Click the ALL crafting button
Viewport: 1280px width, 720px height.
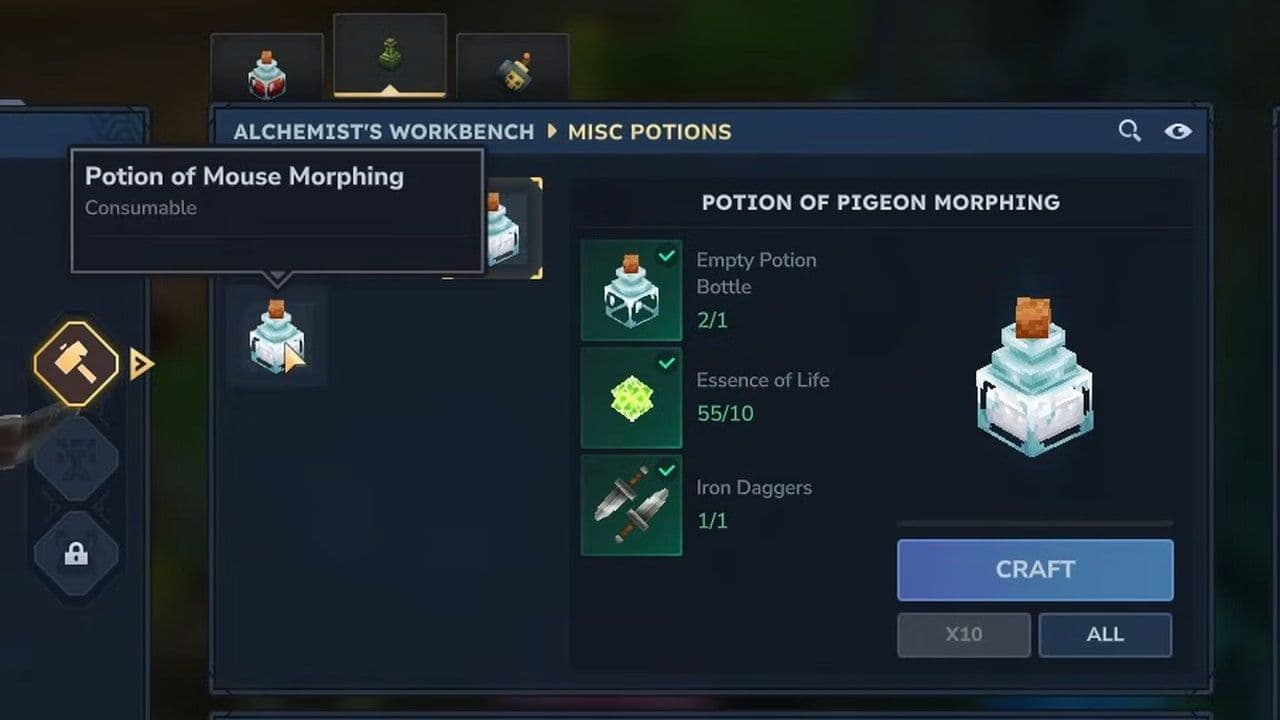coord(1105,634)
